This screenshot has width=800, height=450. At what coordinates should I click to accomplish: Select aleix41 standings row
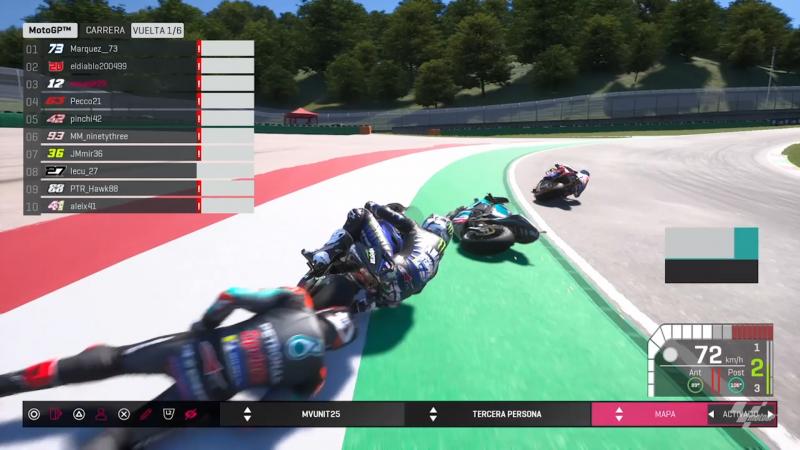[110, 206]
